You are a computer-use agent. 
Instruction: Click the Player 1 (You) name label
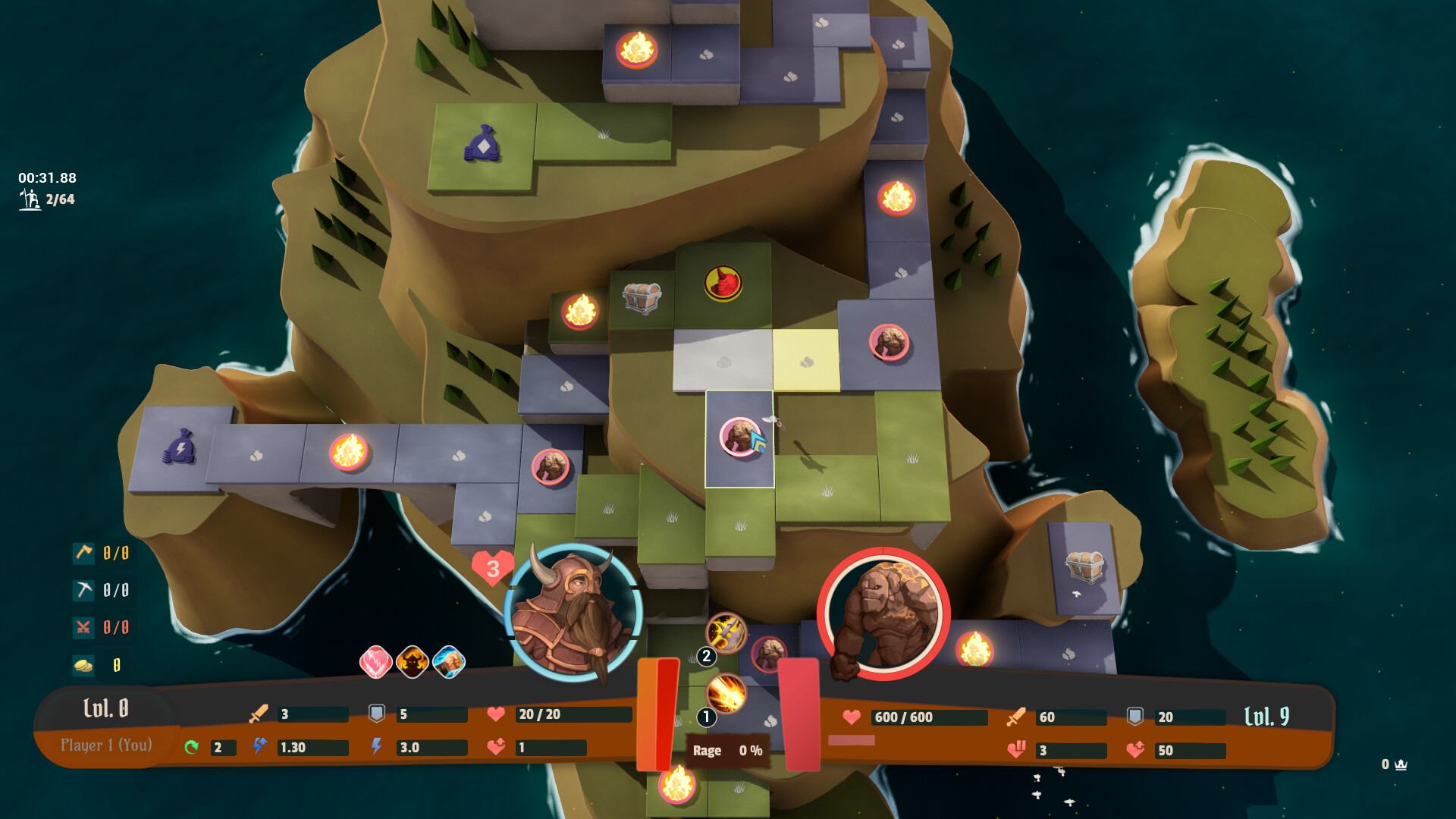(x=107, y=745)
